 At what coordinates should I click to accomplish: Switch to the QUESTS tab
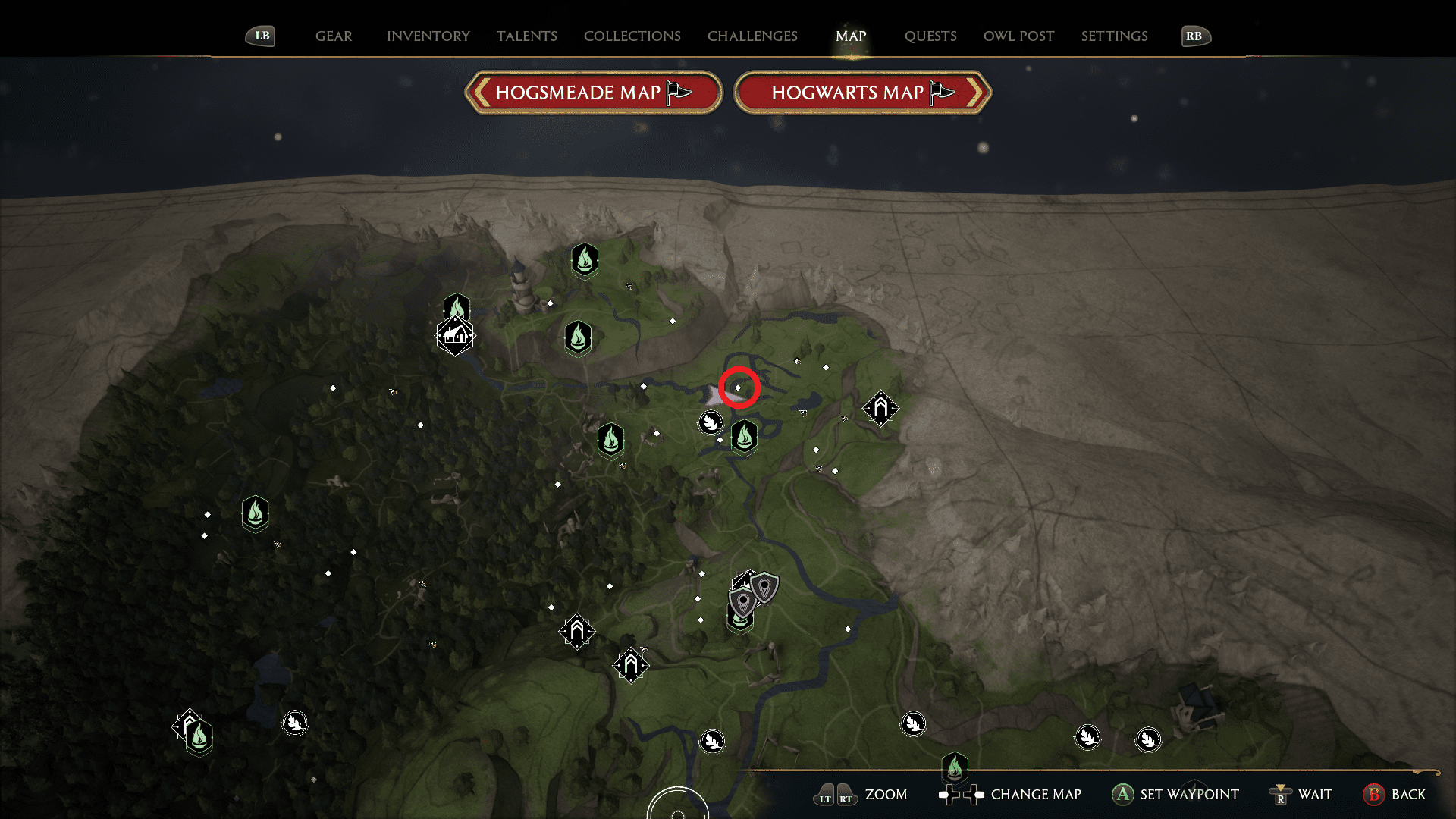pyautogui.click(x=930, y=36)
